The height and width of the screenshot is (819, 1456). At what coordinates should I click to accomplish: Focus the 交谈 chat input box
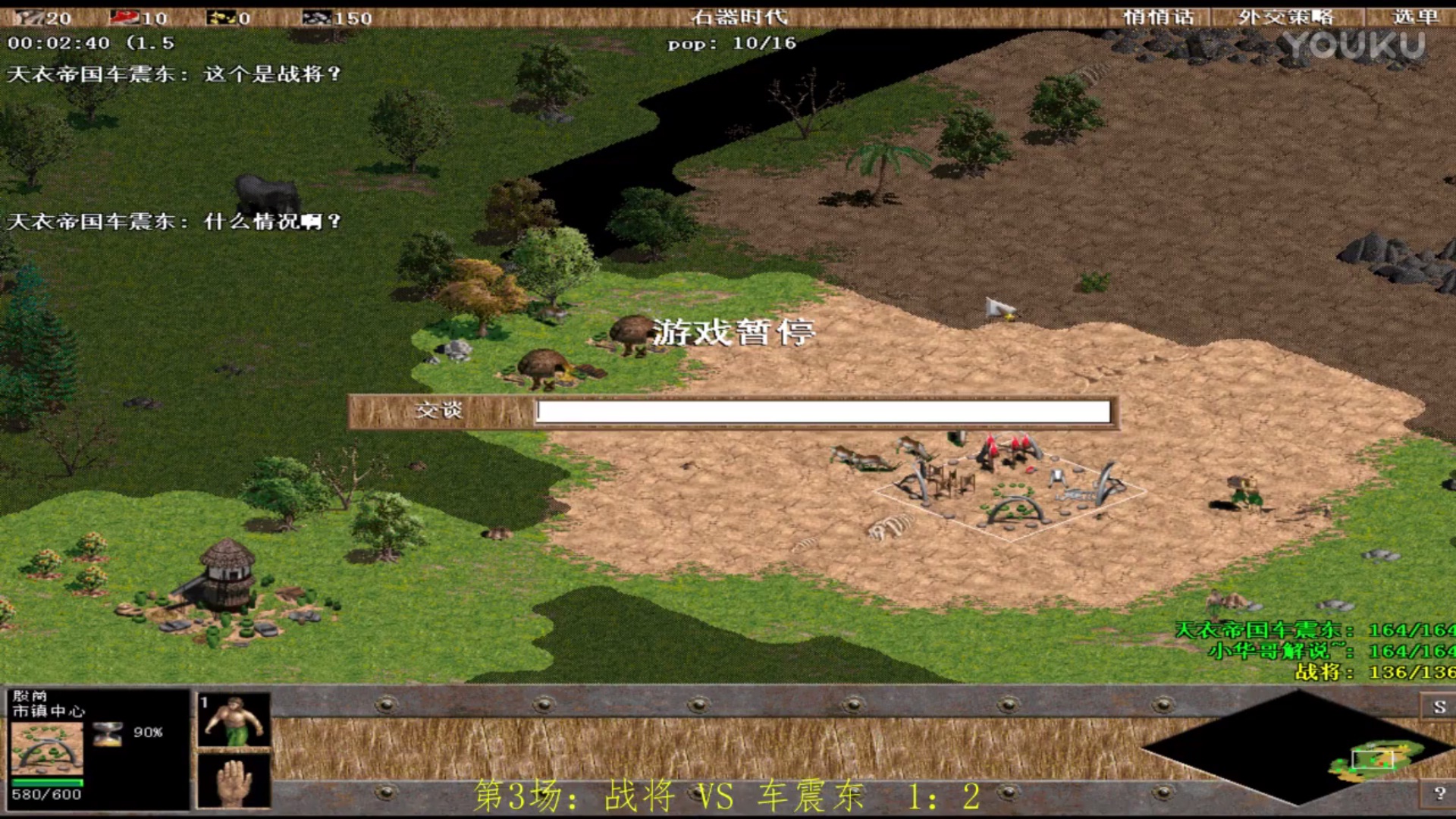click(x=823, y=412)
